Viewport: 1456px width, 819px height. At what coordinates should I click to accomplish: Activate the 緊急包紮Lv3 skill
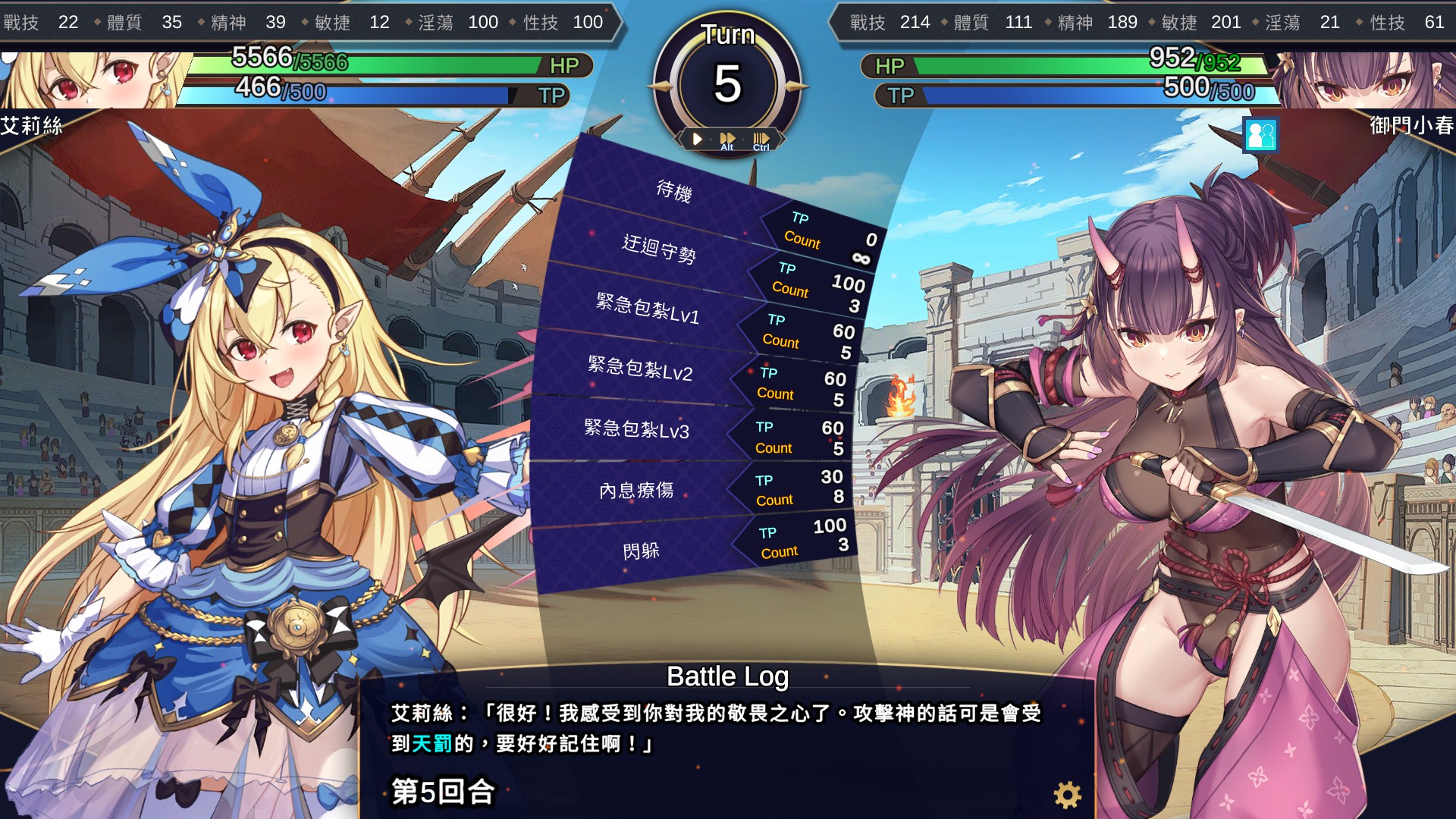636,429
